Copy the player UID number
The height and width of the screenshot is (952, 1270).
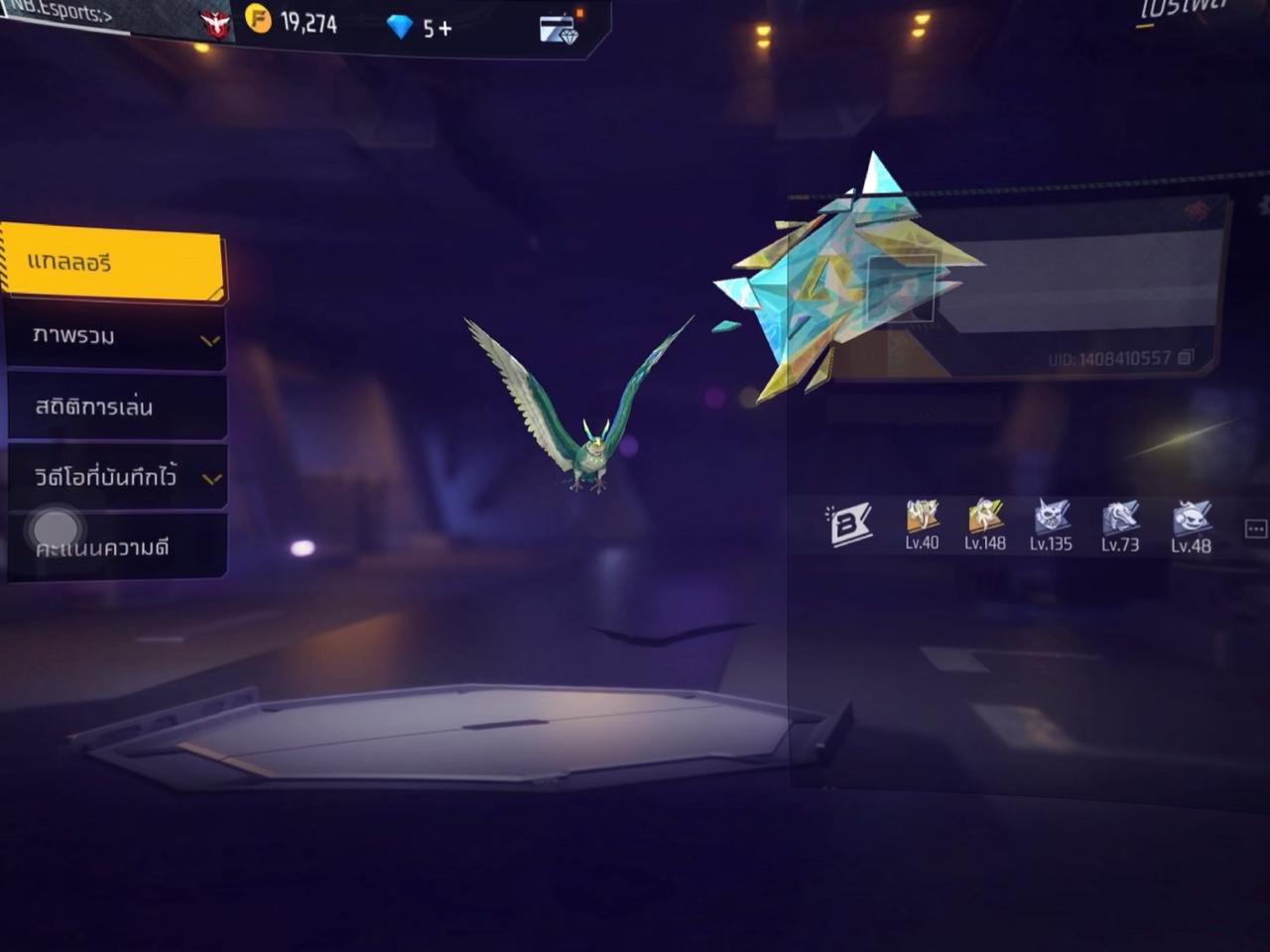(1185, 358)
